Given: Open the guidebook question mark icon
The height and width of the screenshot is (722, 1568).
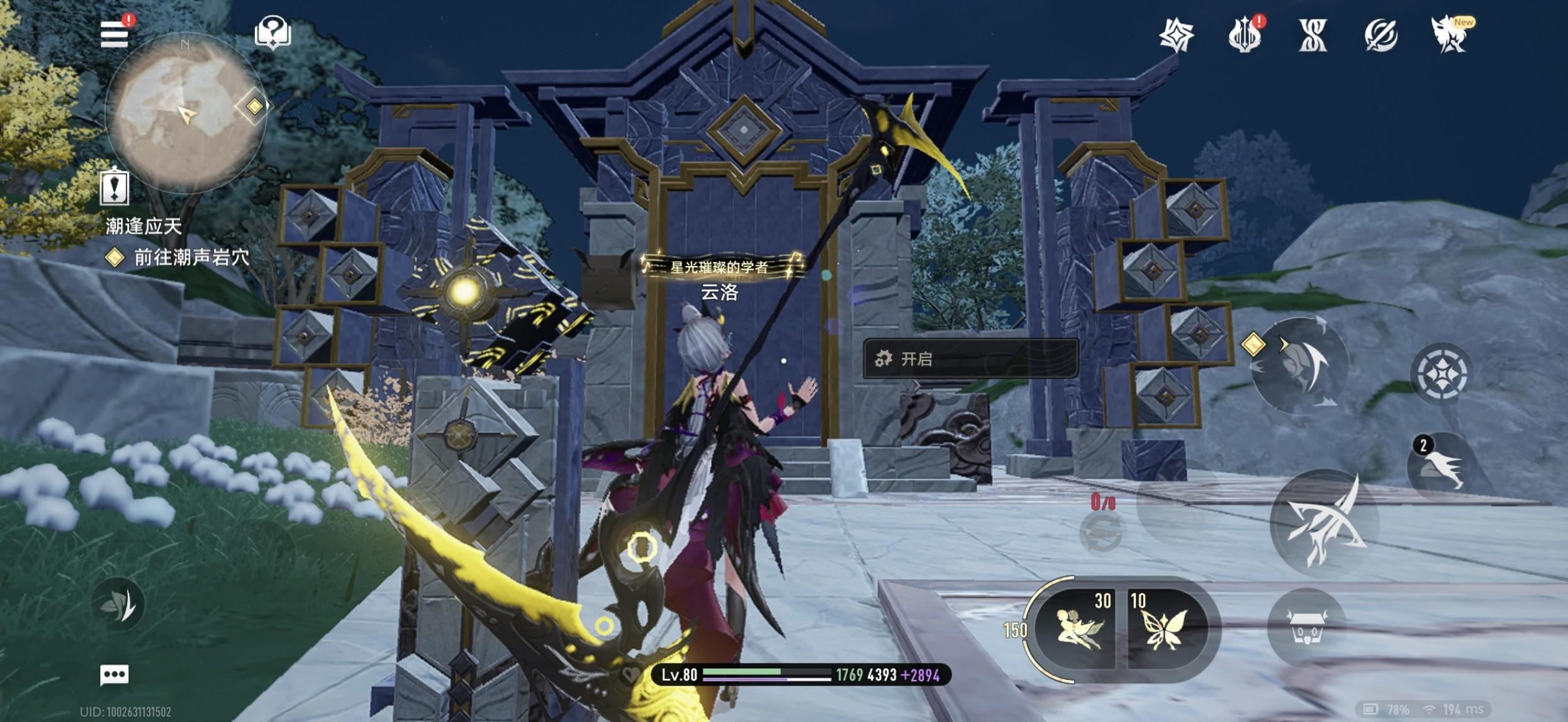Looking at the screenshot, I should 272,32.
